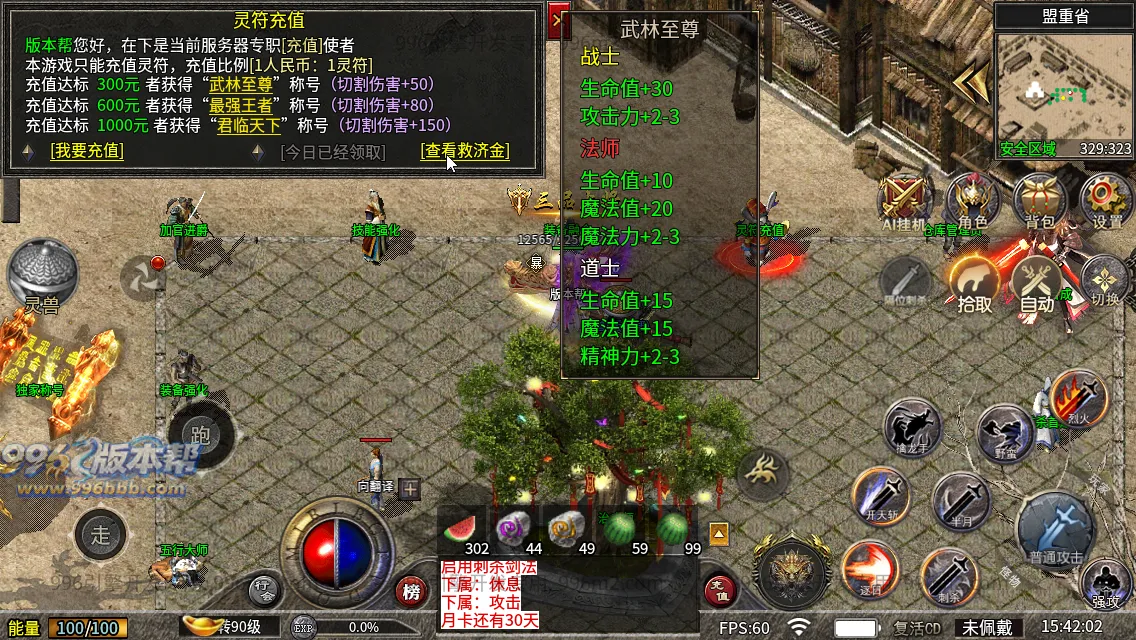Toggle AI挂机 auto-hunting mode

(x=906, y=201)
